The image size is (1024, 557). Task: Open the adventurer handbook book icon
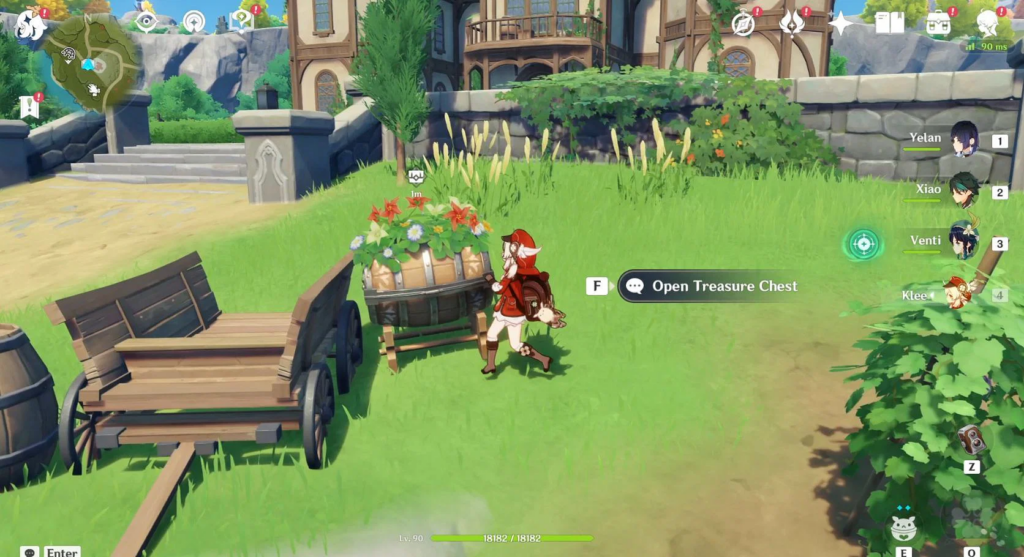(889, 23)
